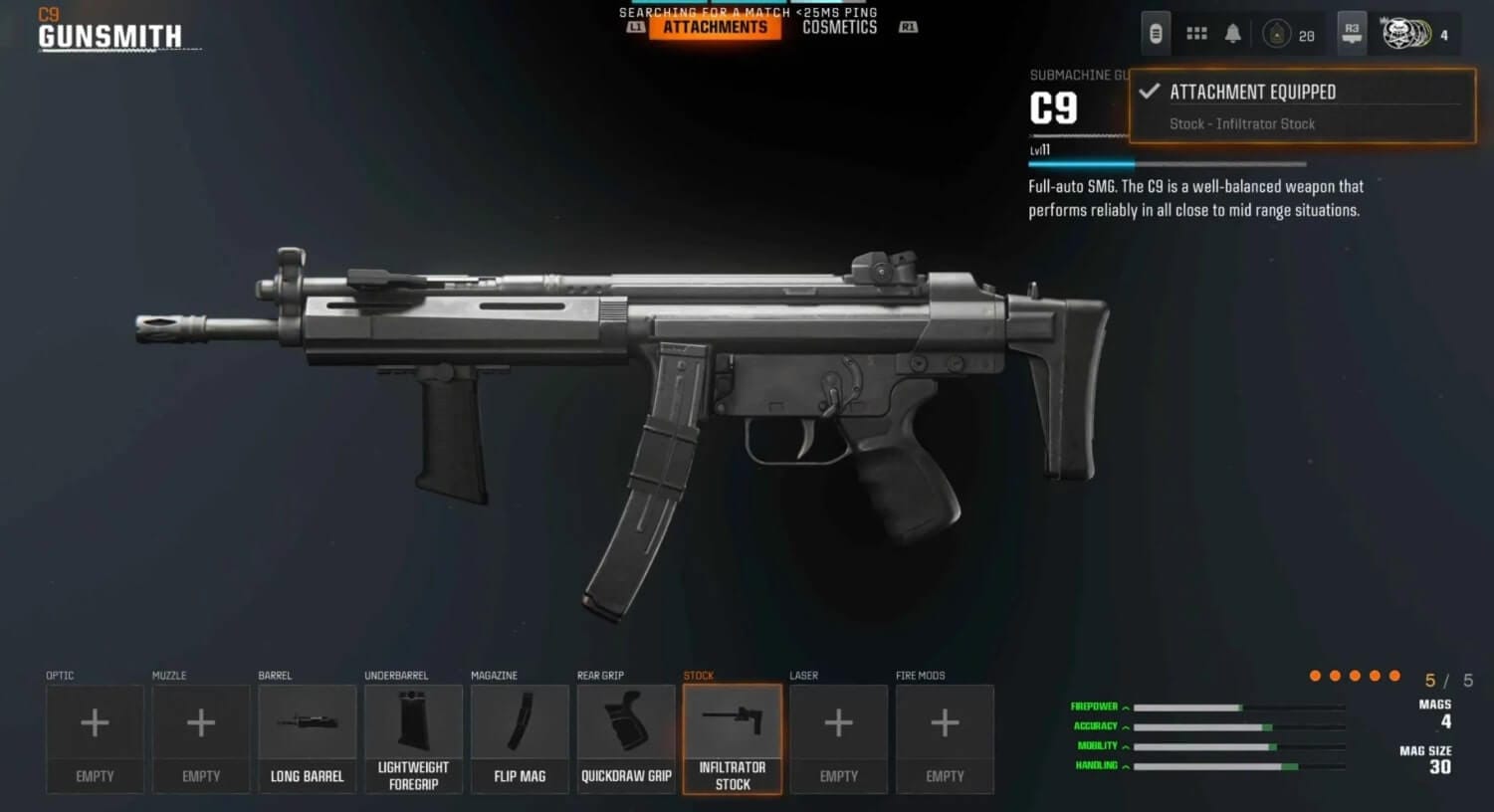This screenshot has width=1494, height=812.
Task: Choose the Lightweight Foregrip underbarrel slot
Action: (x=413, y=738)
